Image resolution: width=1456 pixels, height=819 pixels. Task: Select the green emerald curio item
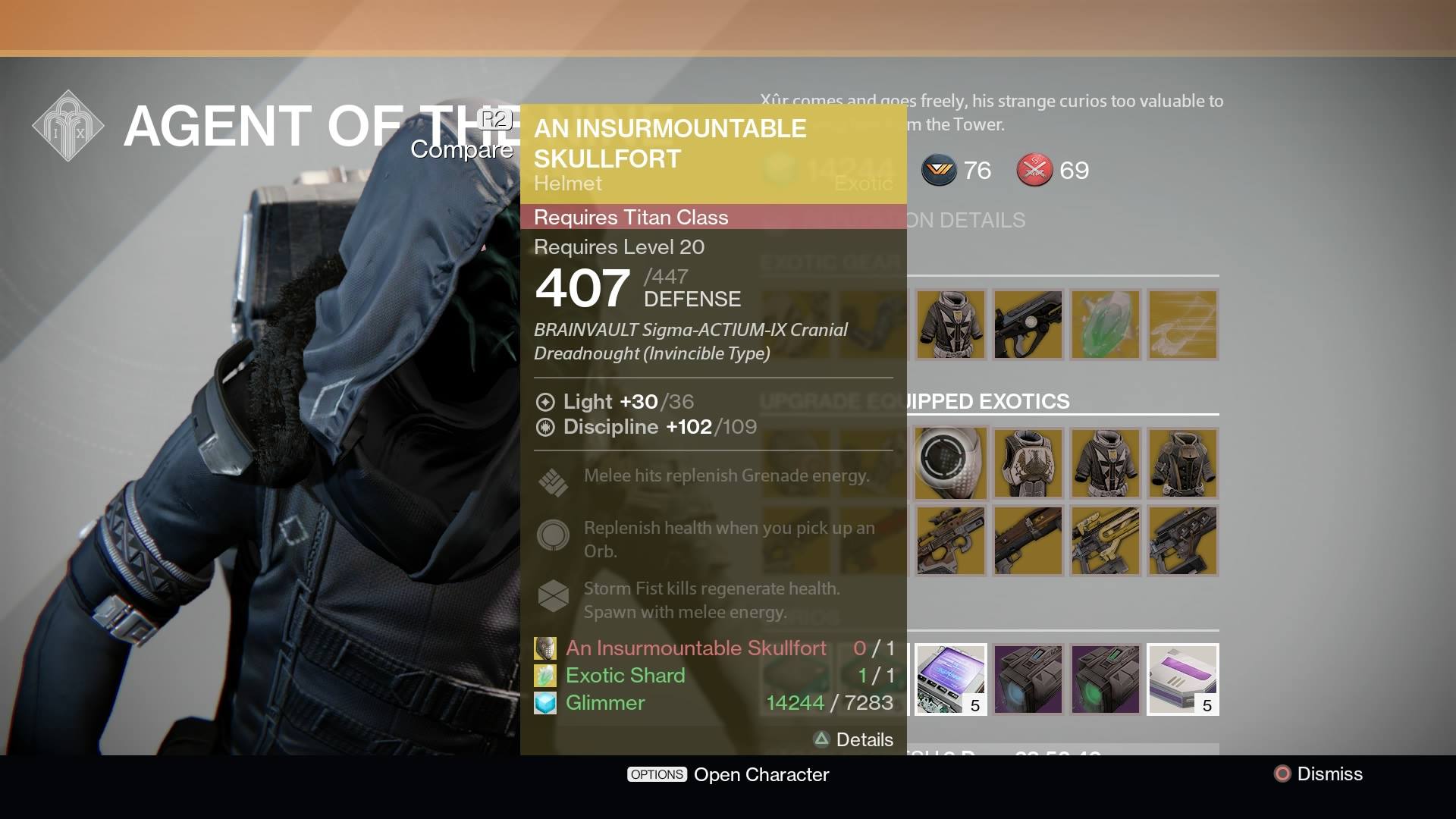coord(1106,325)
